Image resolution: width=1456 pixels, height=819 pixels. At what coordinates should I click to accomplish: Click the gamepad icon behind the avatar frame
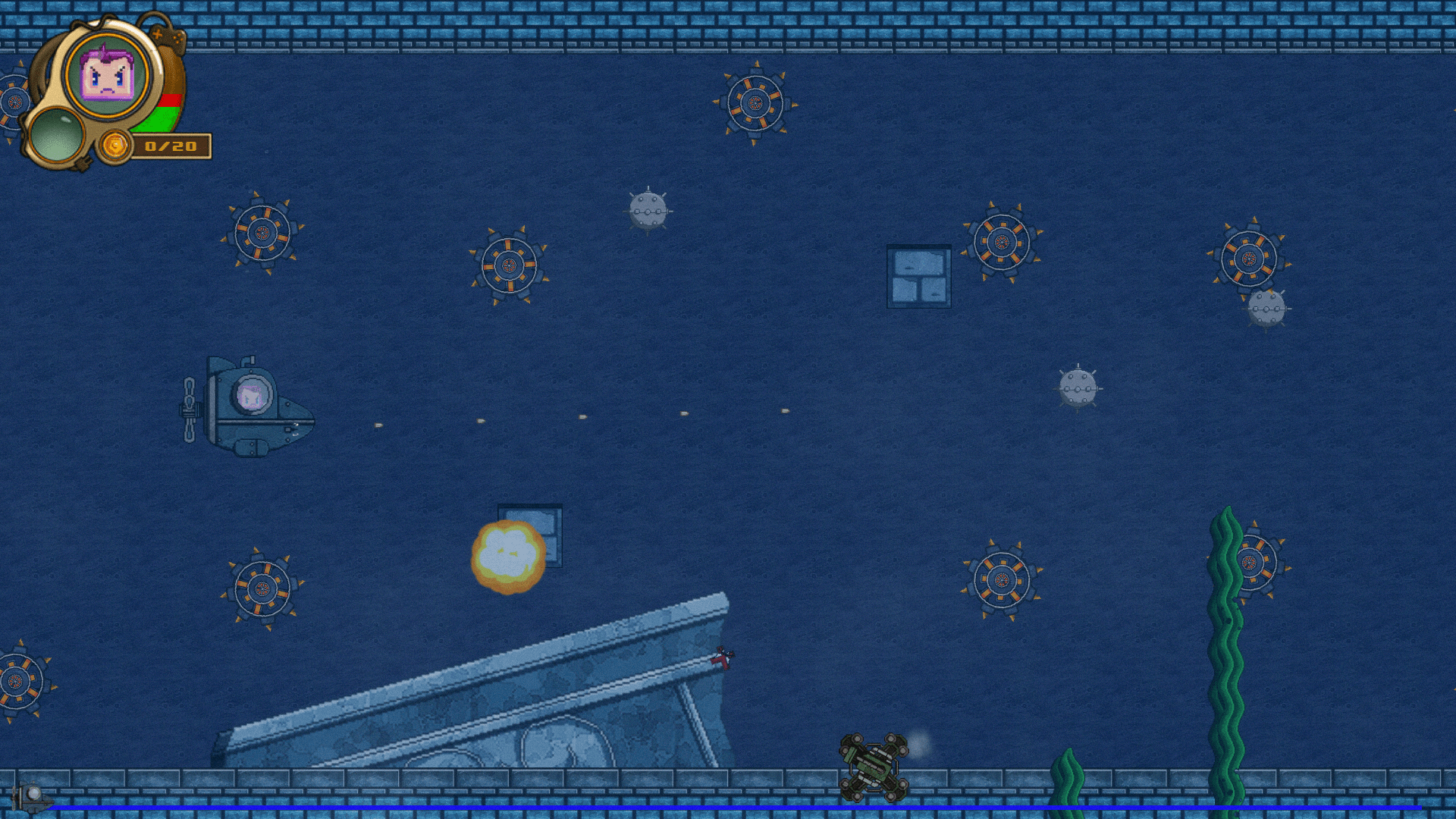pos(168,36)
